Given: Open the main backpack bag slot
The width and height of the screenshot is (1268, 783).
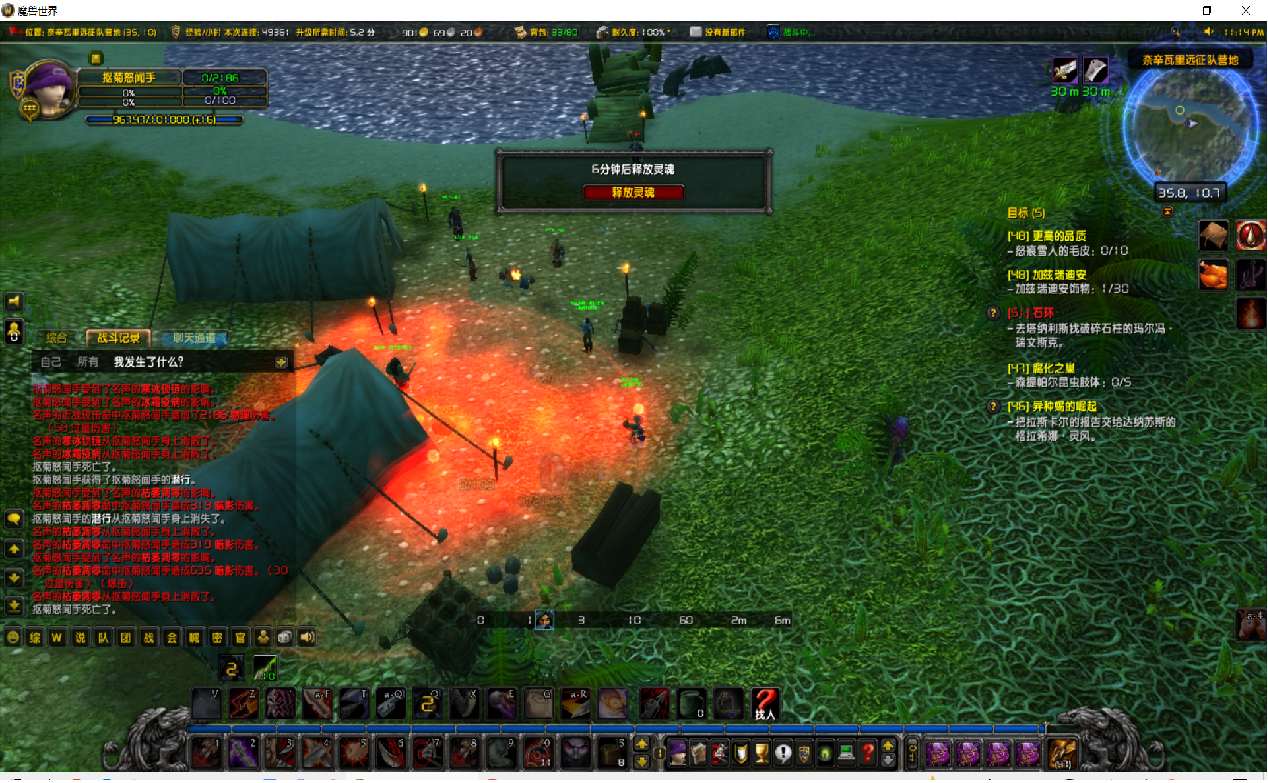Looking at the screenshot, I should coord(1062,751).
